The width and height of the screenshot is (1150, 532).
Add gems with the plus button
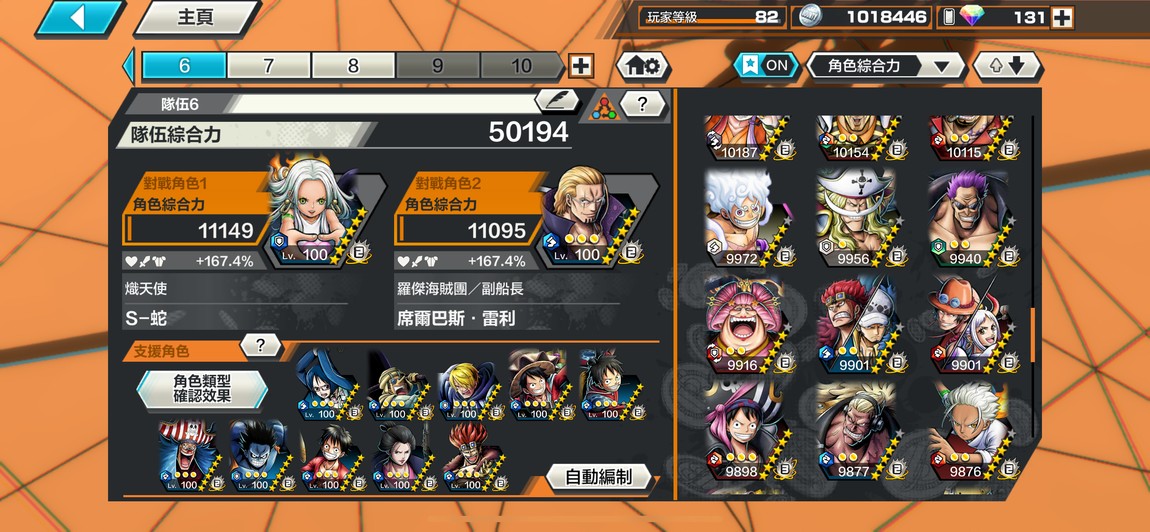click(x=1062, y=17)
